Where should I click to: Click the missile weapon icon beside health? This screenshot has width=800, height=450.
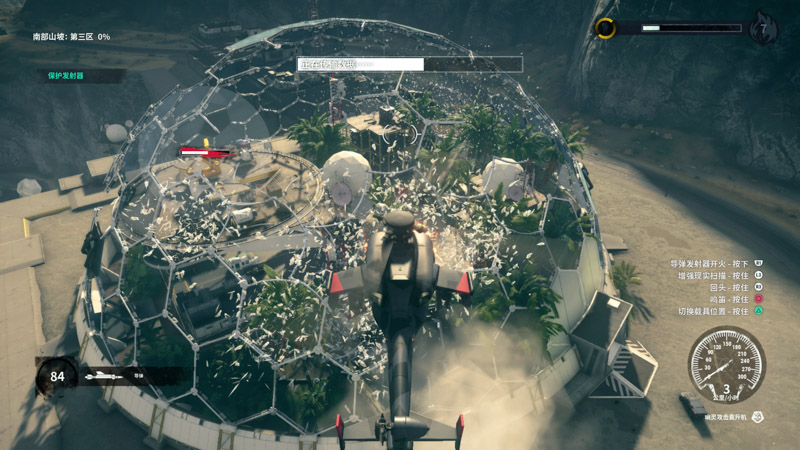click(104, 377)
